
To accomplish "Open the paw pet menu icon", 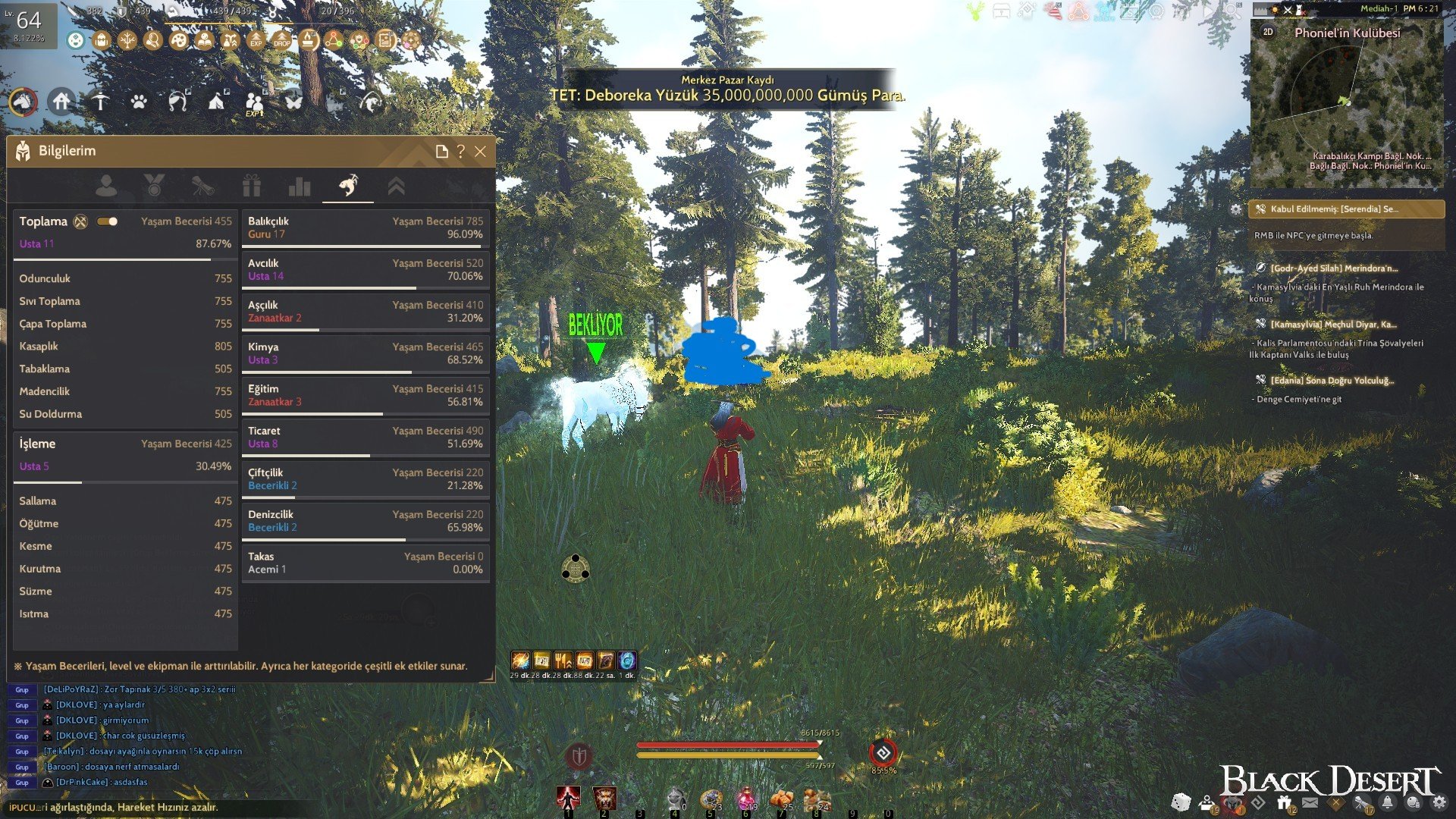I will 138,101.
